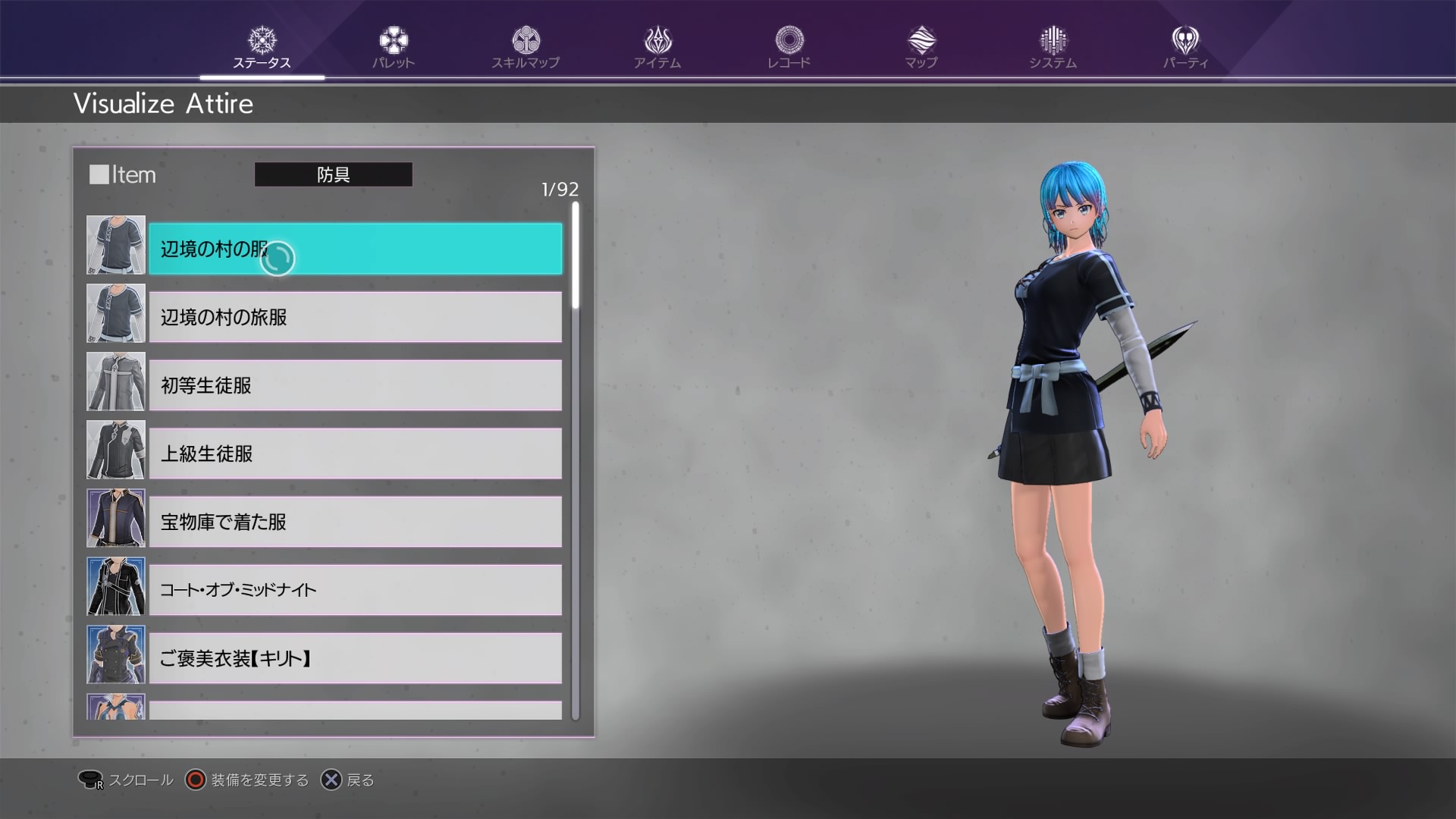Select ご褒美衣装【キリト】 outfit
Screen dimensions: 1456x819
coord(355,658)
